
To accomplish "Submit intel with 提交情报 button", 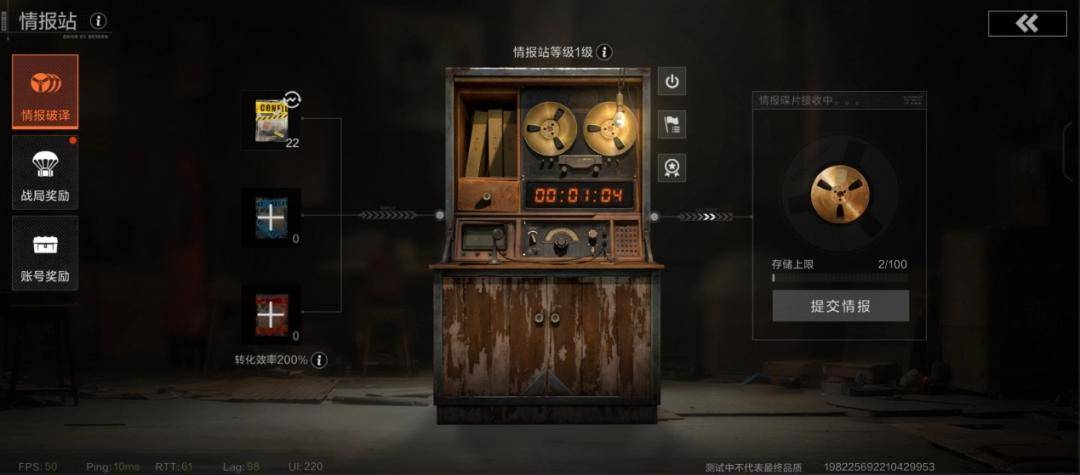I will point(840,306).
